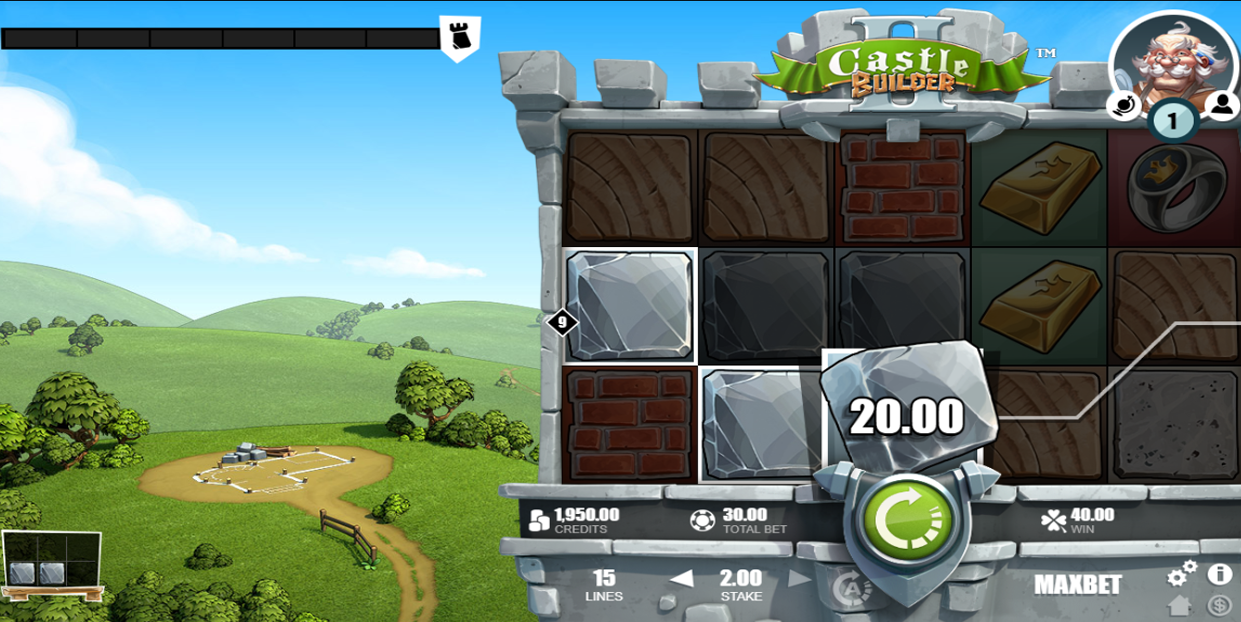1241x622 pixels.
Task: Go to the home screen icon
Action: pyautogui.click(x=1180, y=605)
